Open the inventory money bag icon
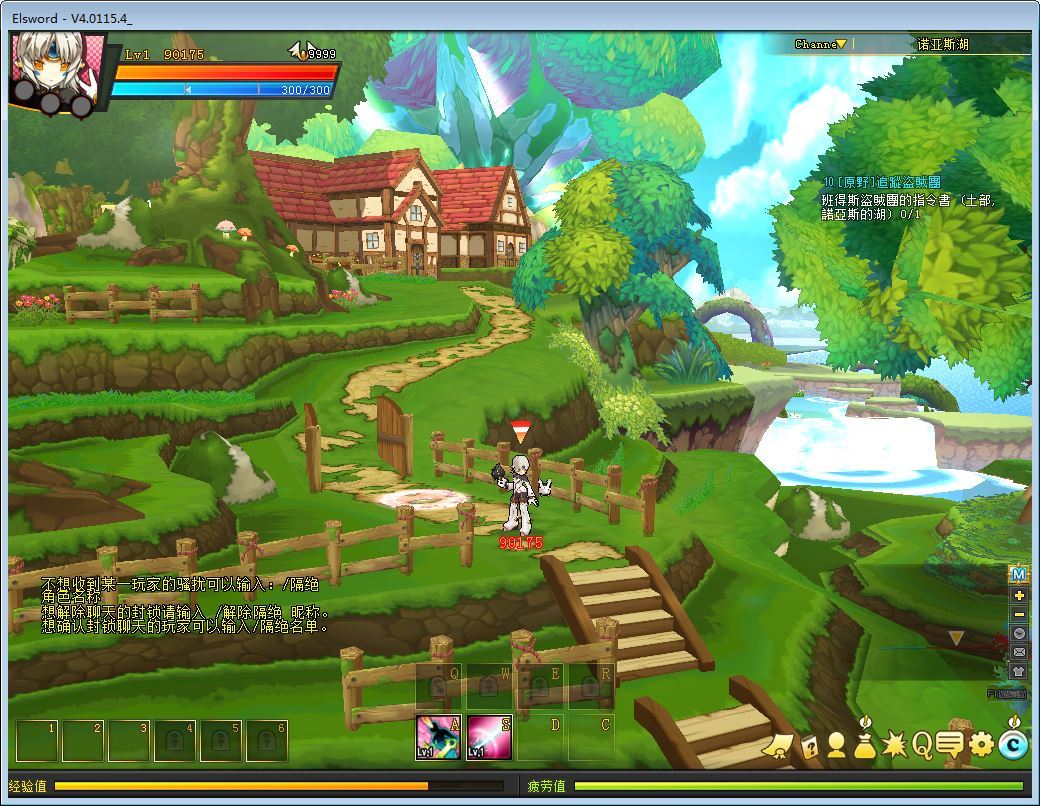 [x=865, y=745]
